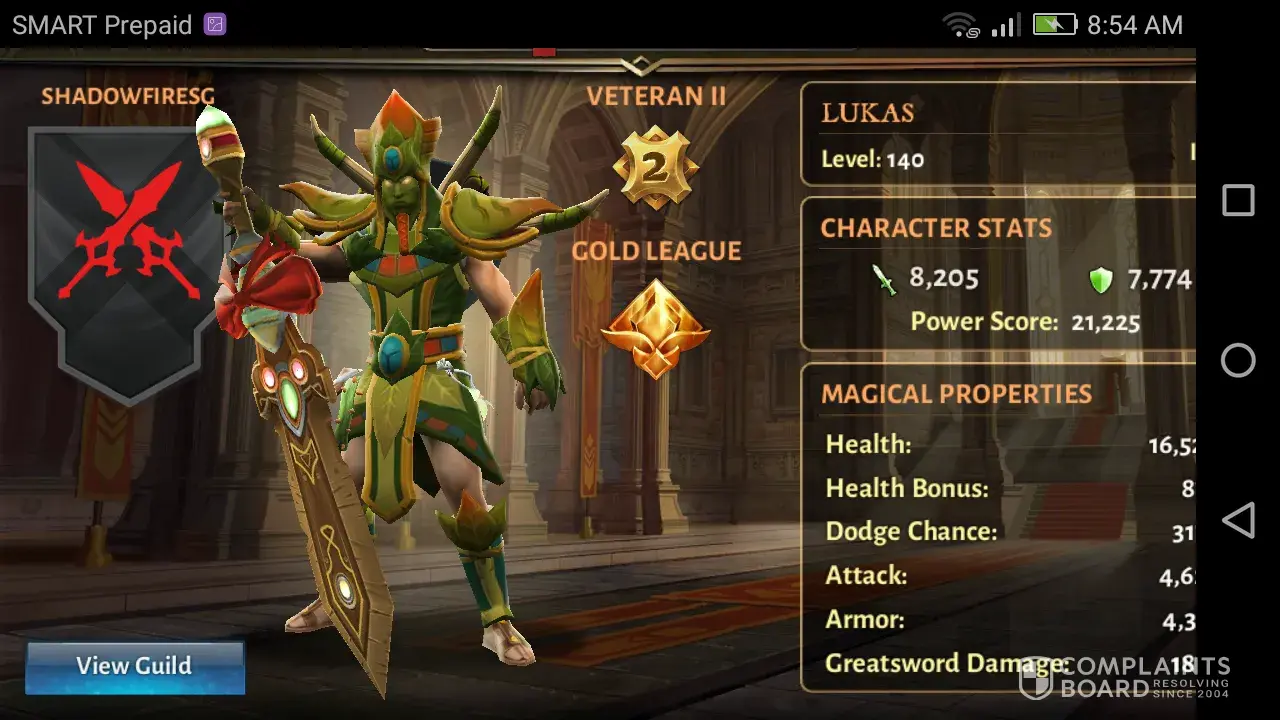This screenshot has height=720, width=1280.
Task: Tap the Android home circle button
Action: (1238, 360)
